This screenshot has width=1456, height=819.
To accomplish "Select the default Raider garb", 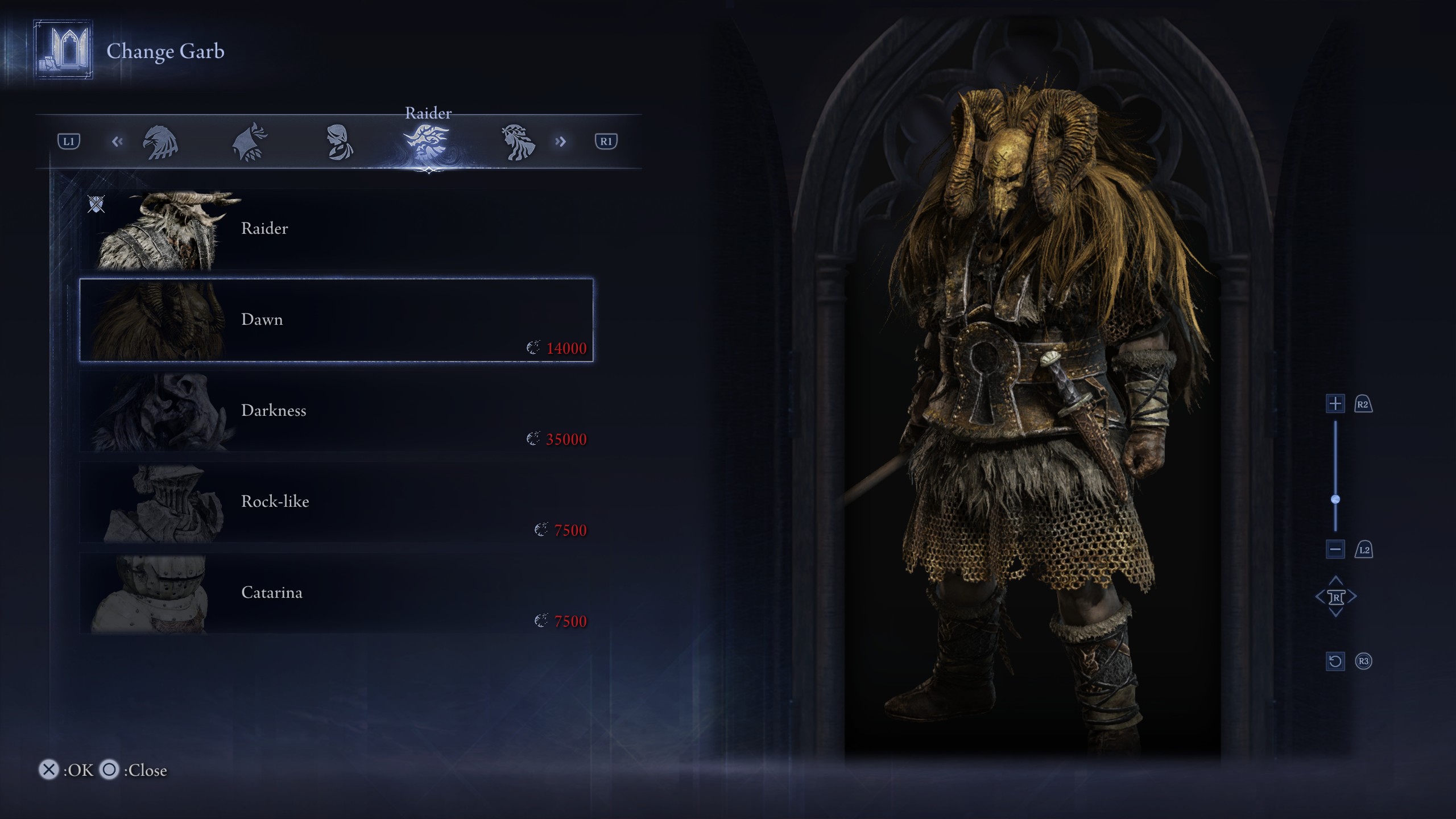I will pyautogui.click(x=336, y=229).
